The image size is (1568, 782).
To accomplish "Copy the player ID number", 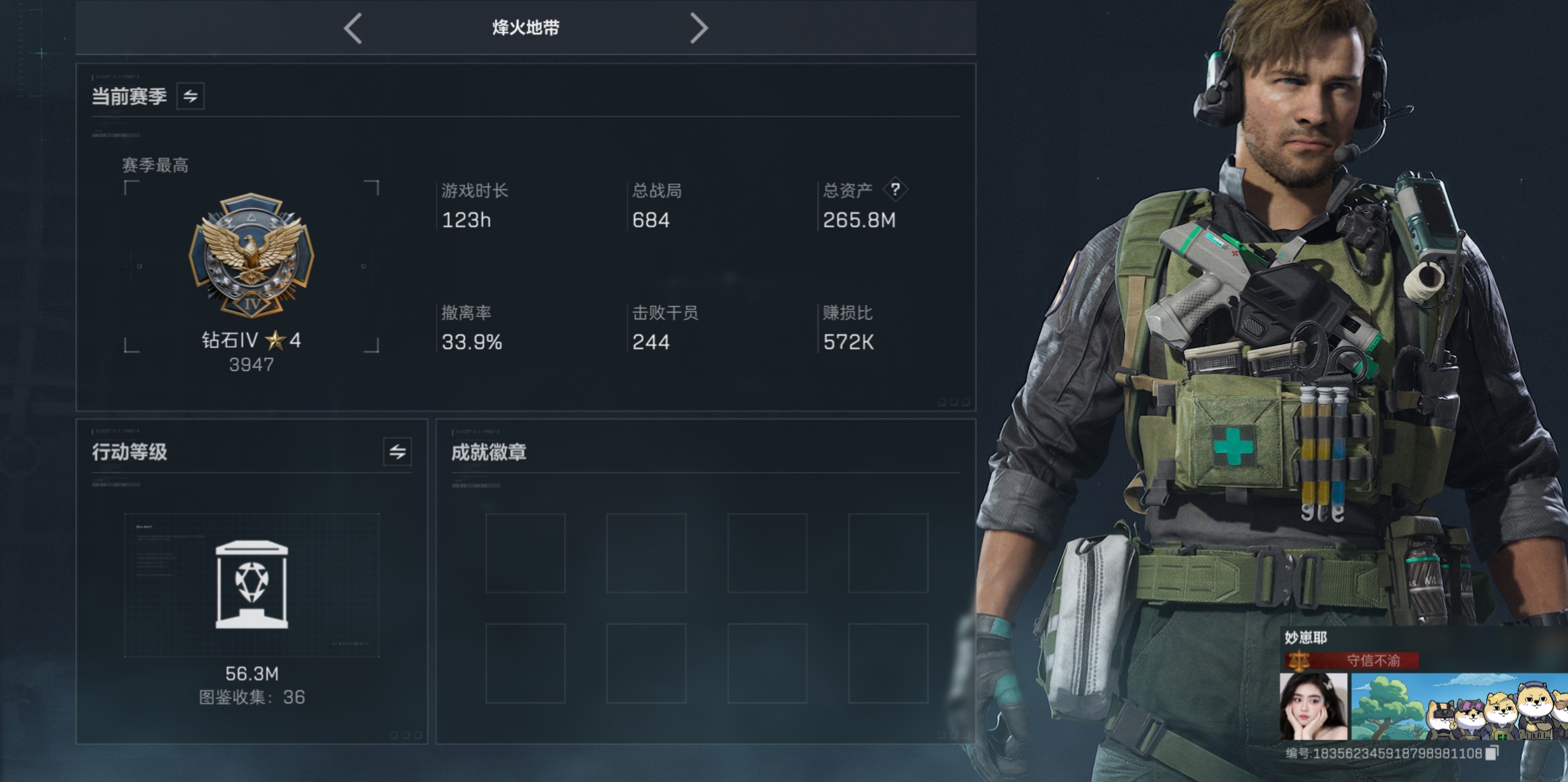I will [x=1493, y=753].
